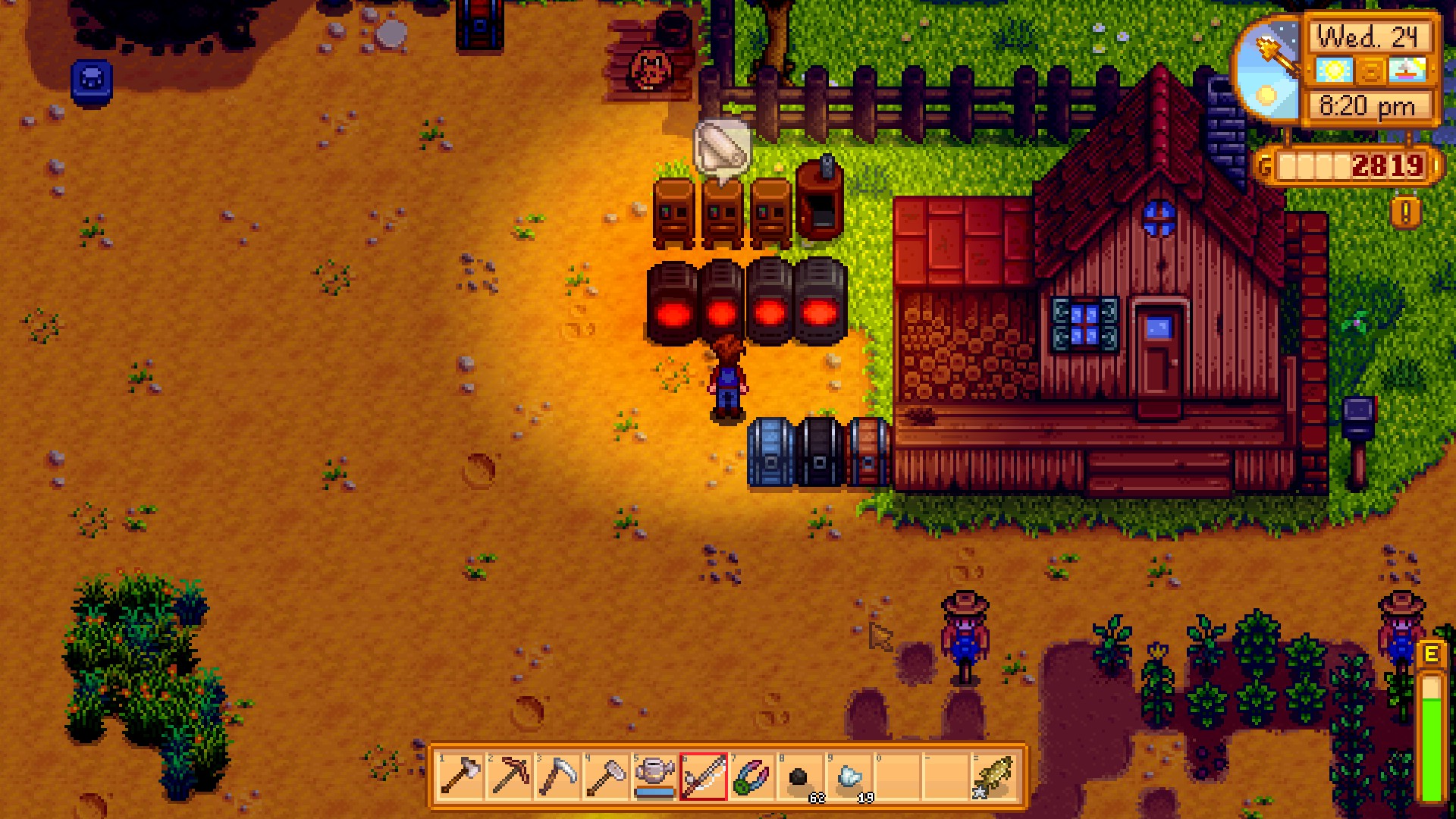1456x819 pixels.
Task: Choose the scythe tool slot
Action: 557,777
